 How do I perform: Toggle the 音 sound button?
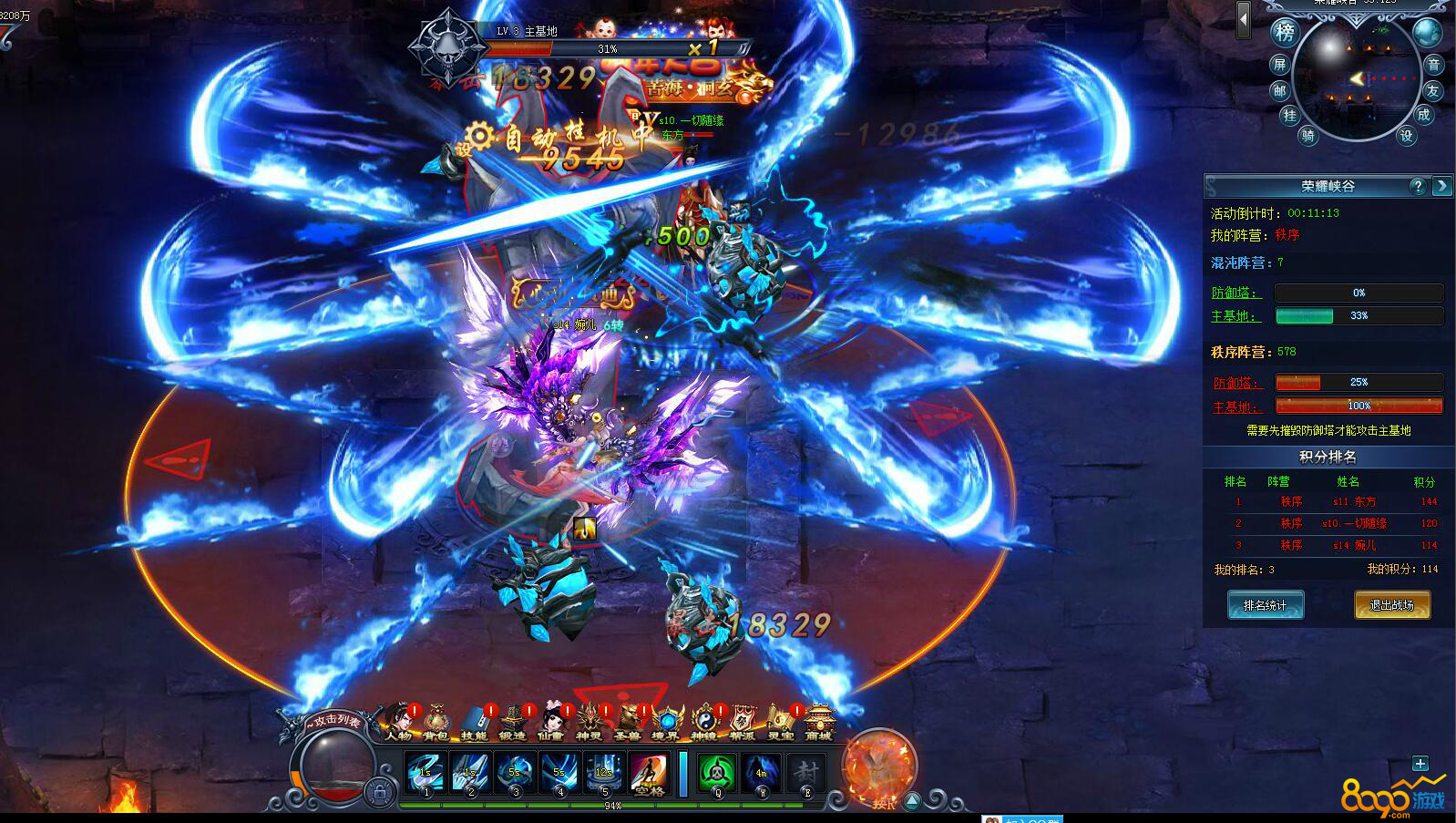1433,64
